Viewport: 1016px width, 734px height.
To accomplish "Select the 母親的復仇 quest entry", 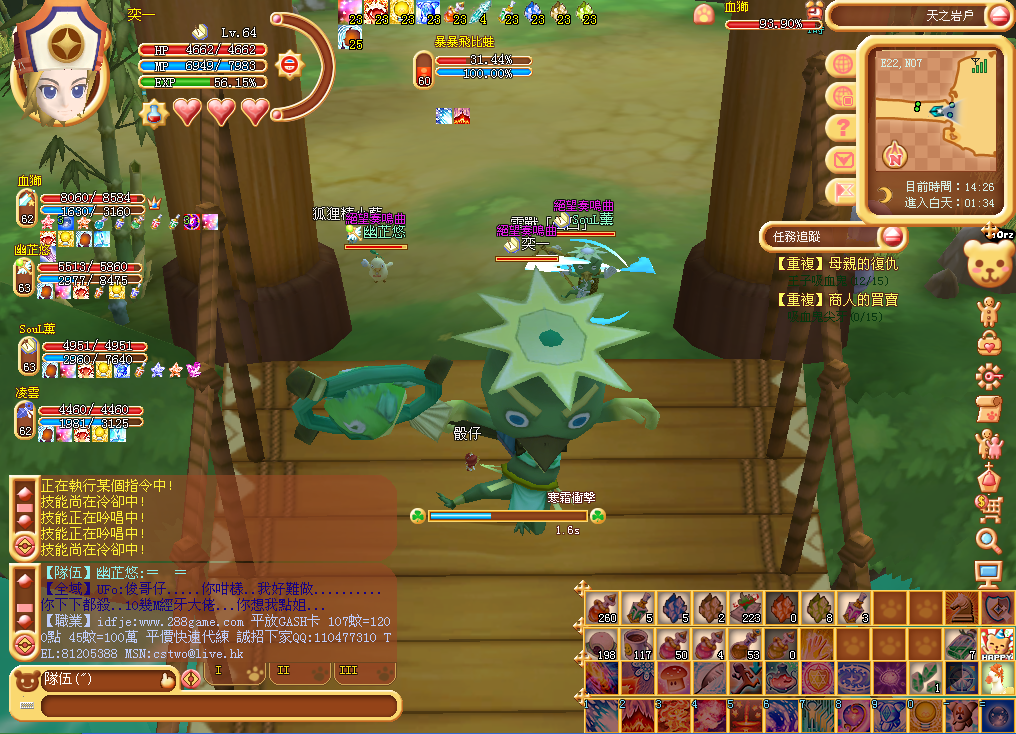I will 838,264.
